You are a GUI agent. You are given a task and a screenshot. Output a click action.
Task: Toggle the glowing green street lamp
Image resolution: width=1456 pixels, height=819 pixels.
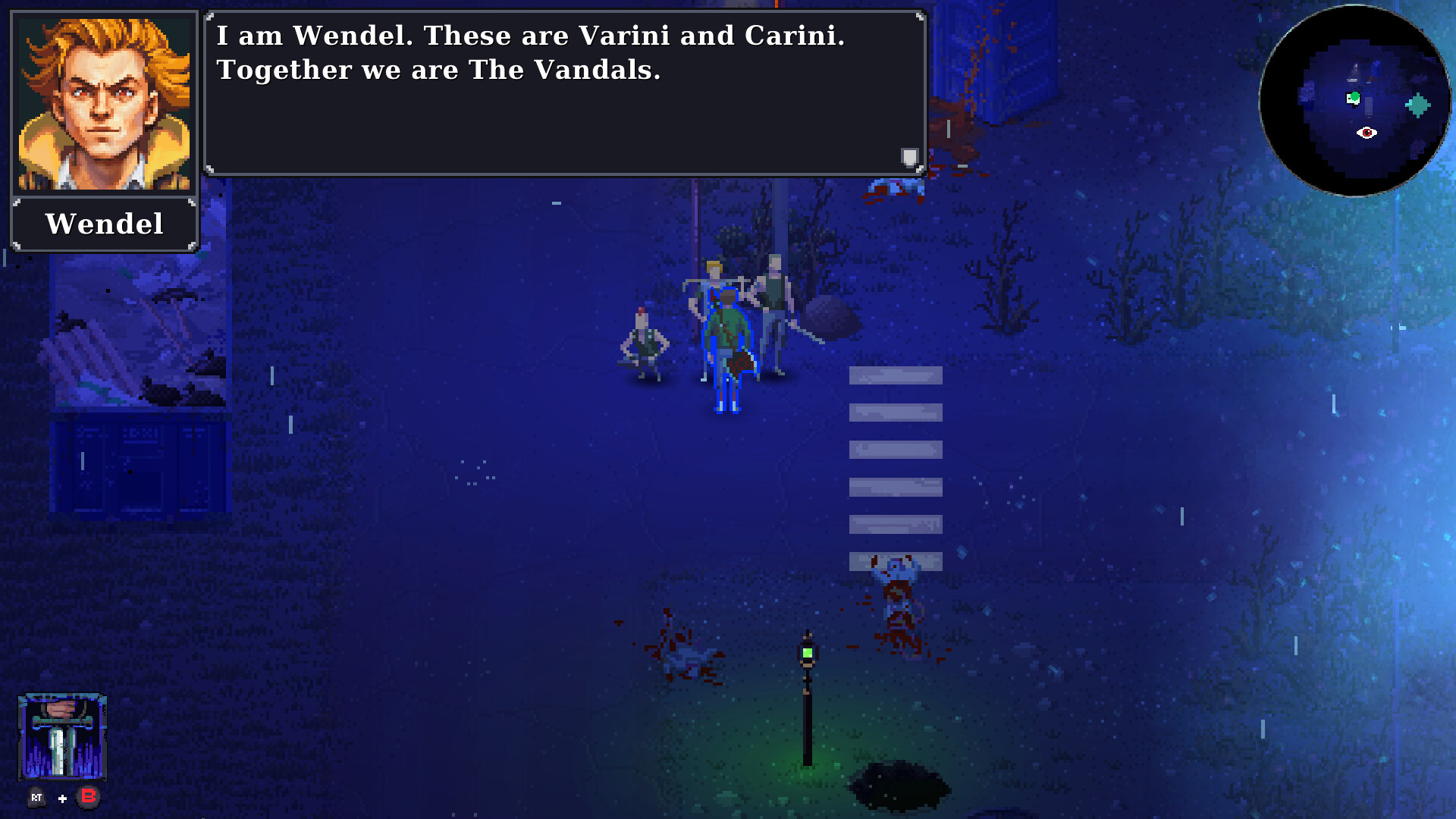click(x=807, y=651)
